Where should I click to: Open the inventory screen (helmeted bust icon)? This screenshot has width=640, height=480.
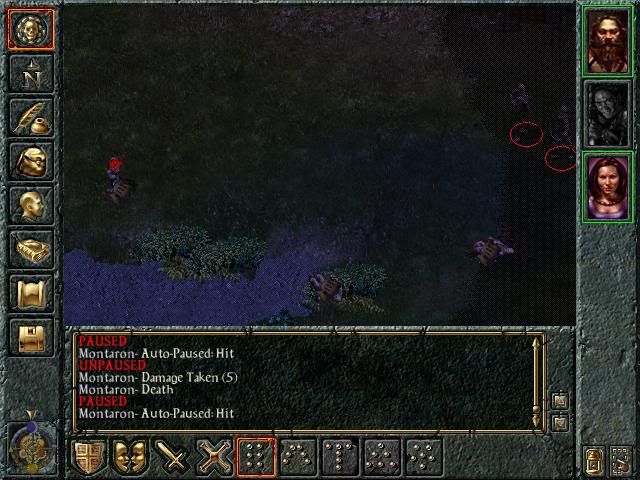30,161
